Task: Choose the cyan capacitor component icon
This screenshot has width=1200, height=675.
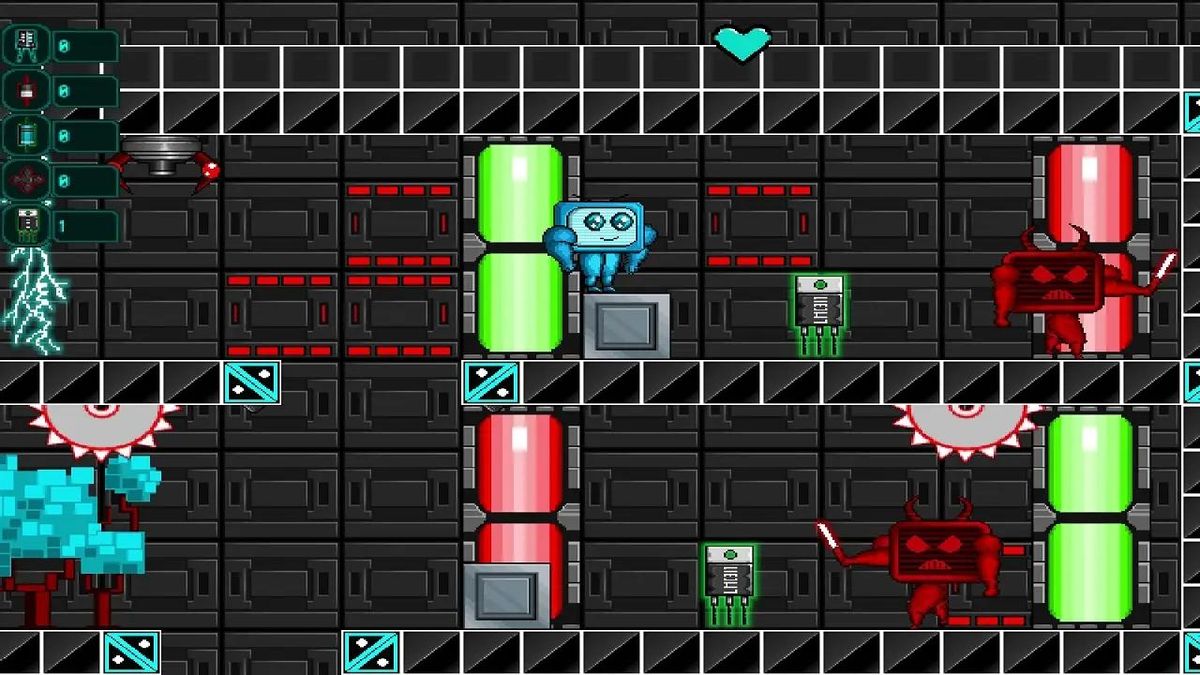Action: (26, 135)
